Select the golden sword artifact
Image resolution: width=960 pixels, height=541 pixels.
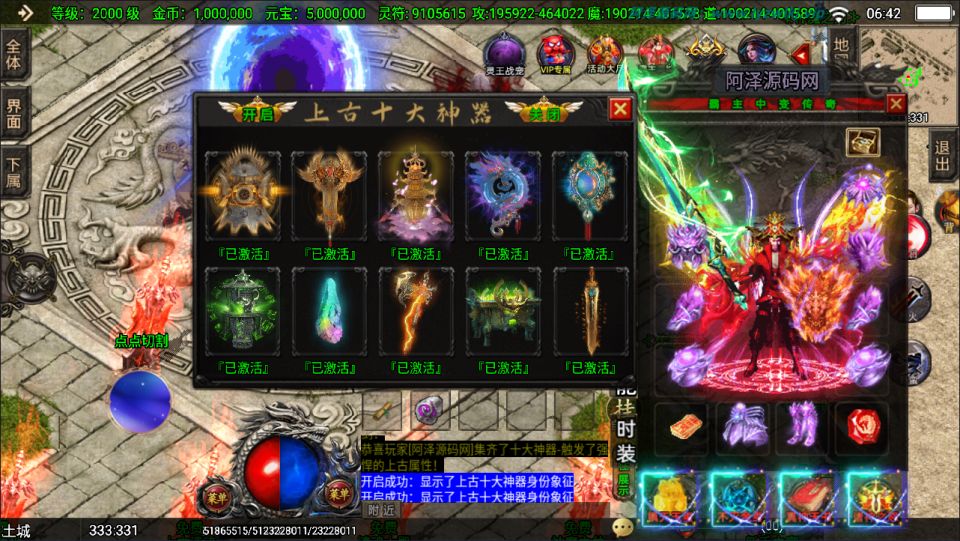click(590, 310)
